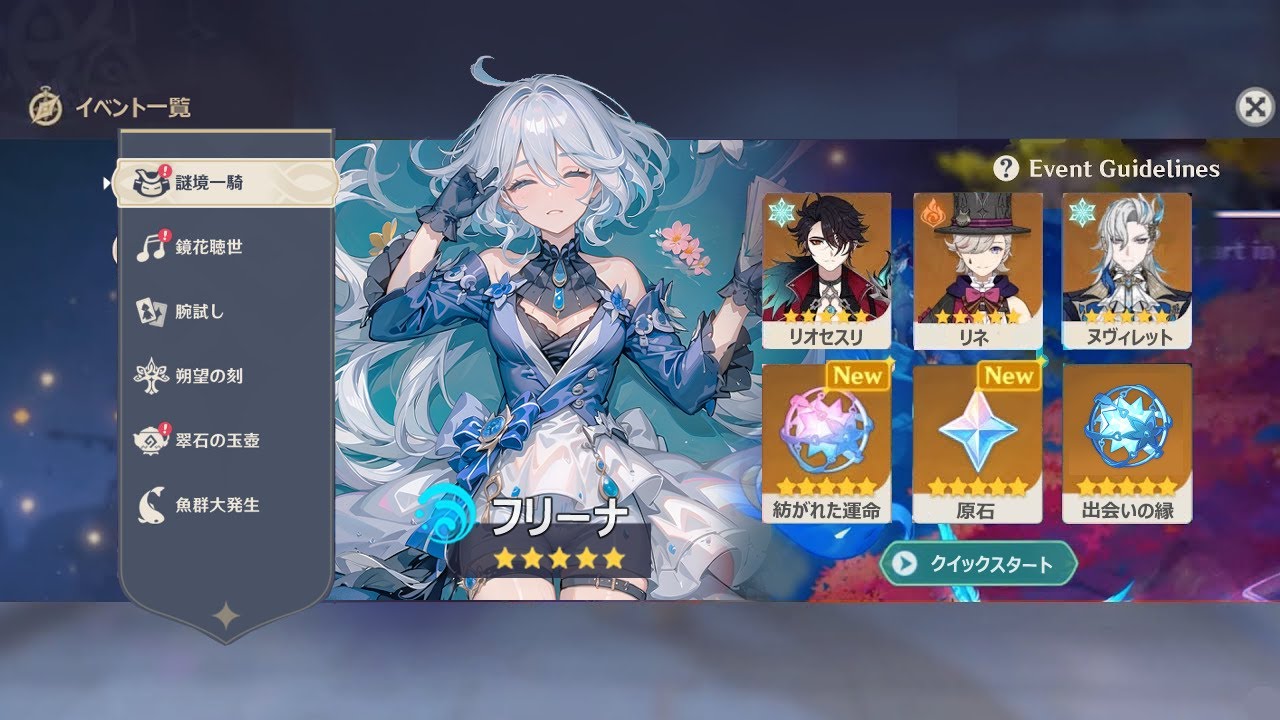Select the ヌヴィレット character card

[x=1127, y=270]
